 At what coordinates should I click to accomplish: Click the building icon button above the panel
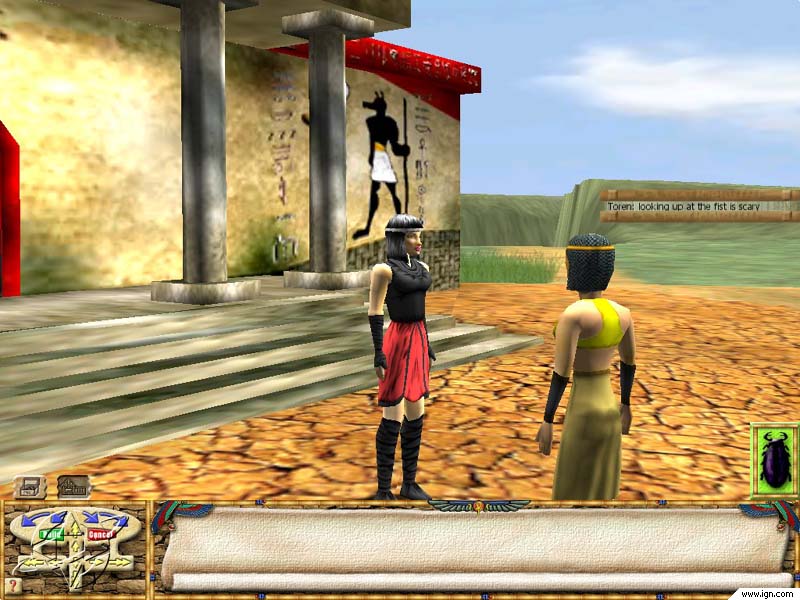click(x=73, y=487)
